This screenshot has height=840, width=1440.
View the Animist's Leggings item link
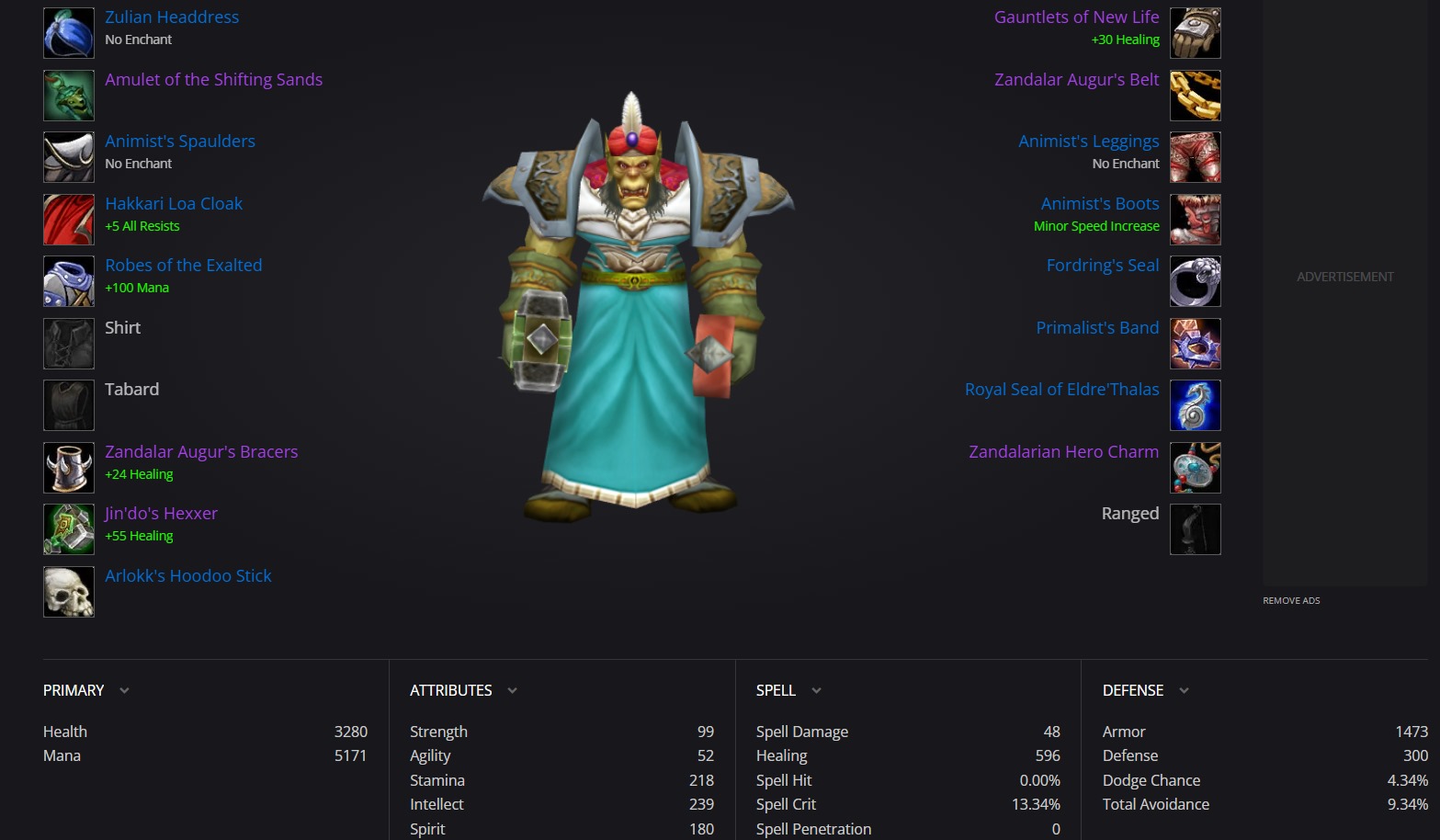click(1088, 142)
